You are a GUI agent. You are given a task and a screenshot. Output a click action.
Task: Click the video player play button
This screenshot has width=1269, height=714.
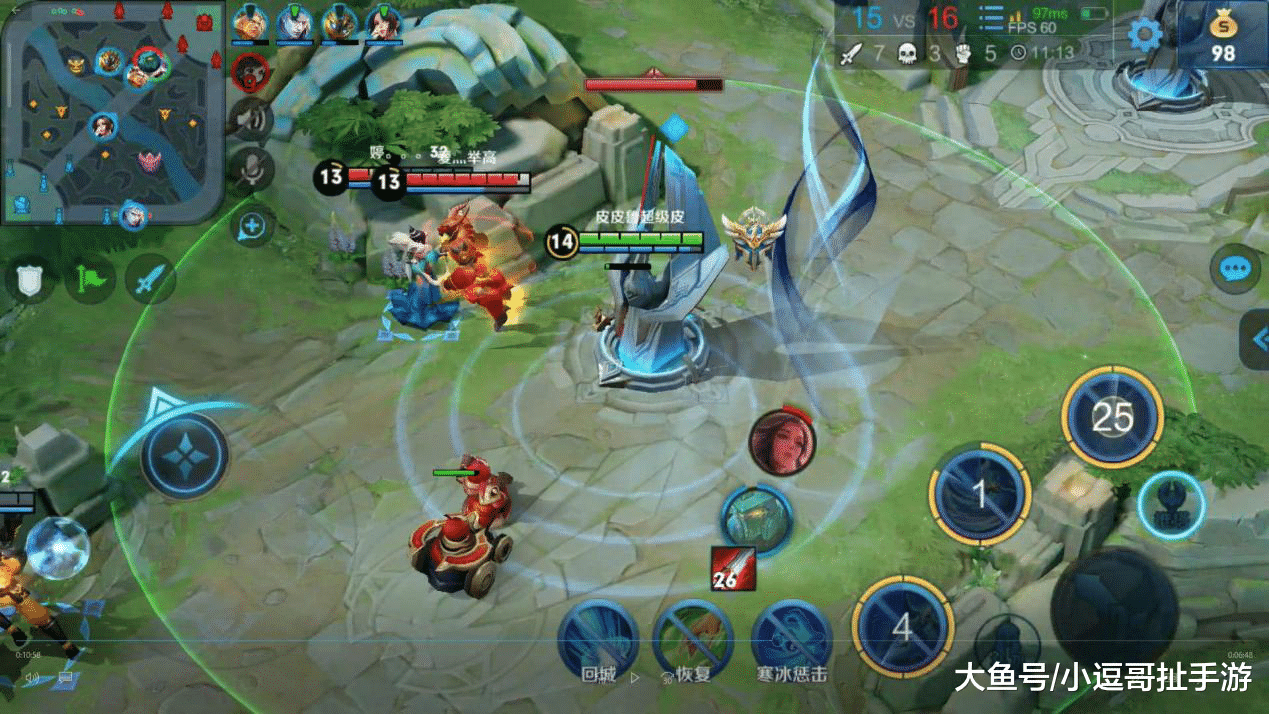(634, 677)
